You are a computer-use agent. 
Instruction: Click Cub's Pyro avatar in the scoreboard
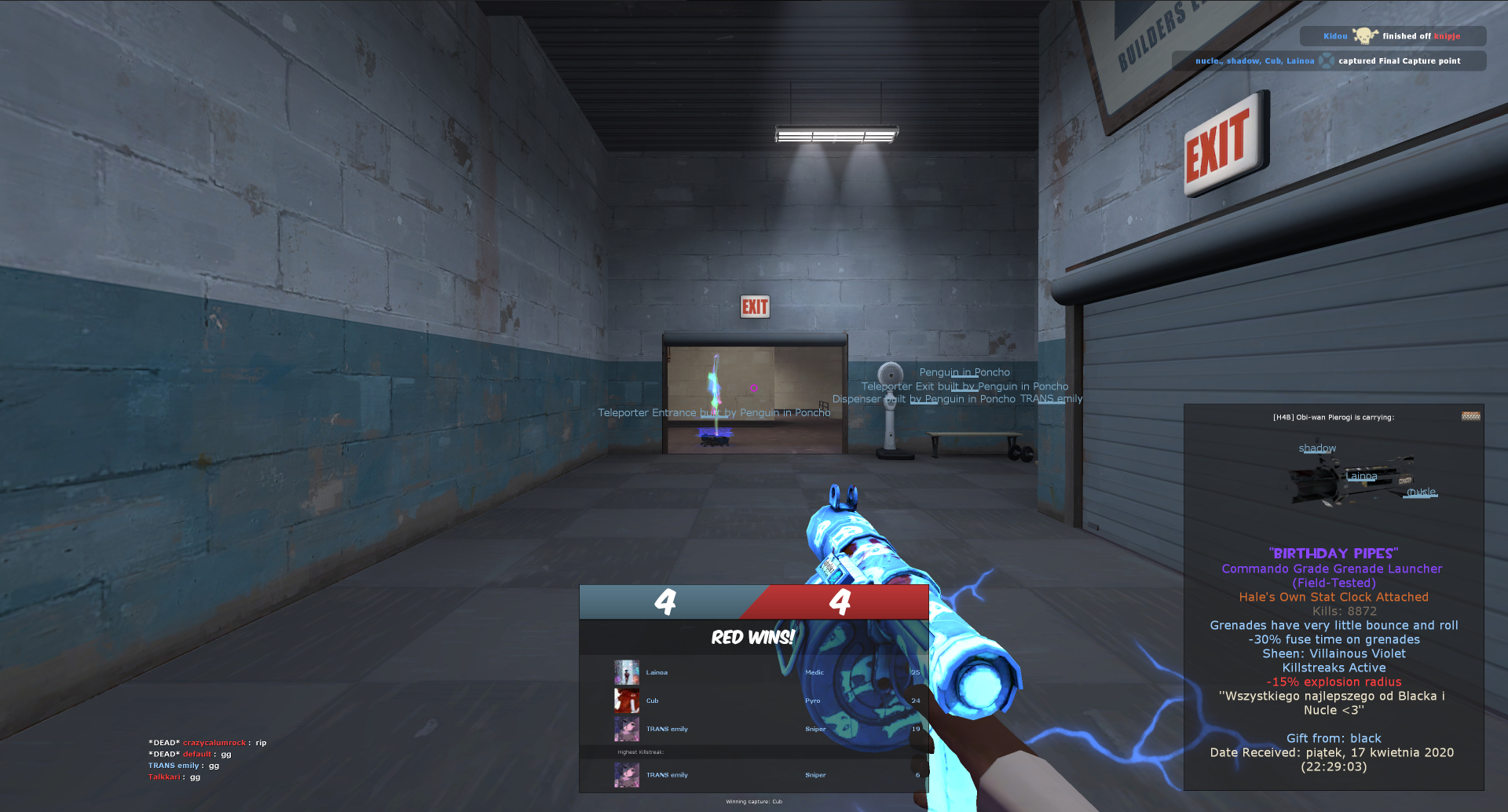click(x=626, y=700)
